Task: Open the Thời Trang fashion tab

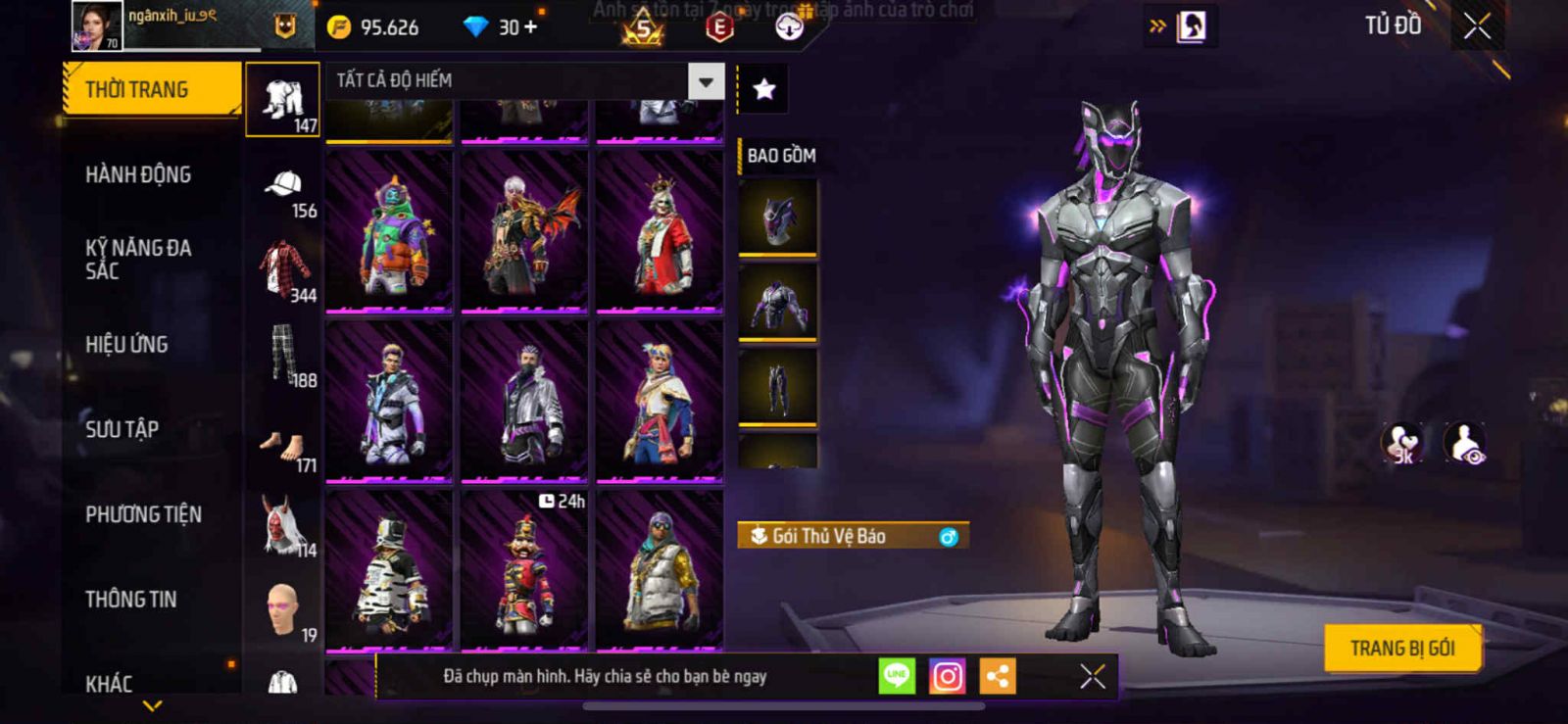Action: 150,89
